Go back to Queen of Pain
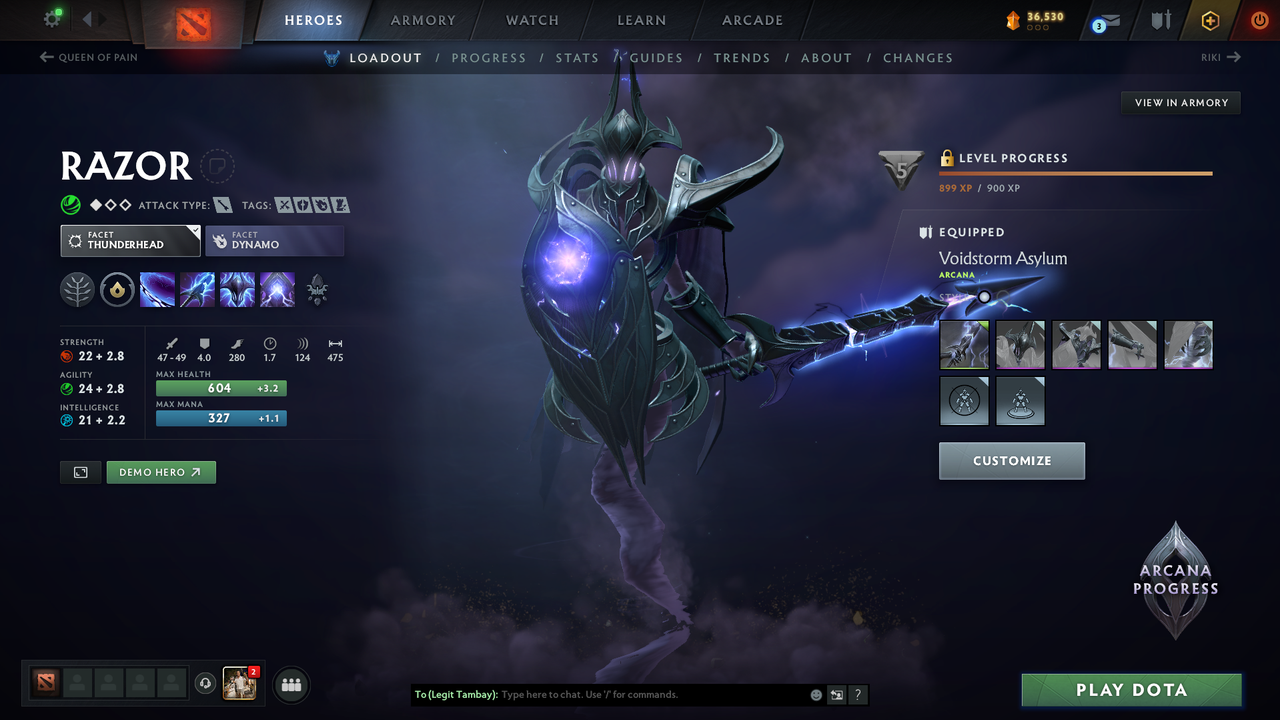Screen dimensions: 1280x720 coord(88,57)
